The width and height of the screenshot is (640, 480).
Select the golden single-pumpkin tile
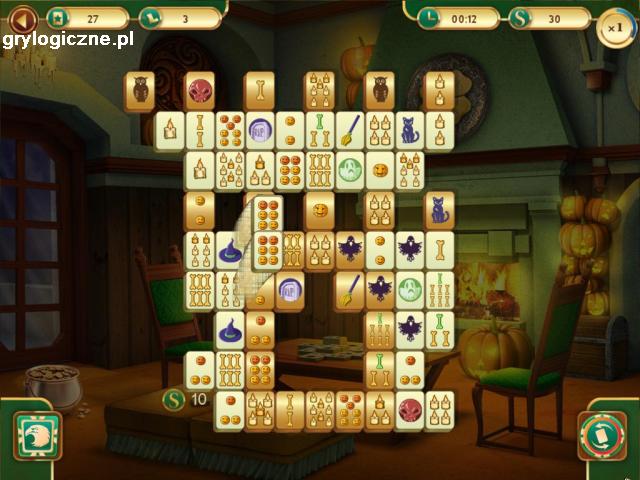point(319,210)
